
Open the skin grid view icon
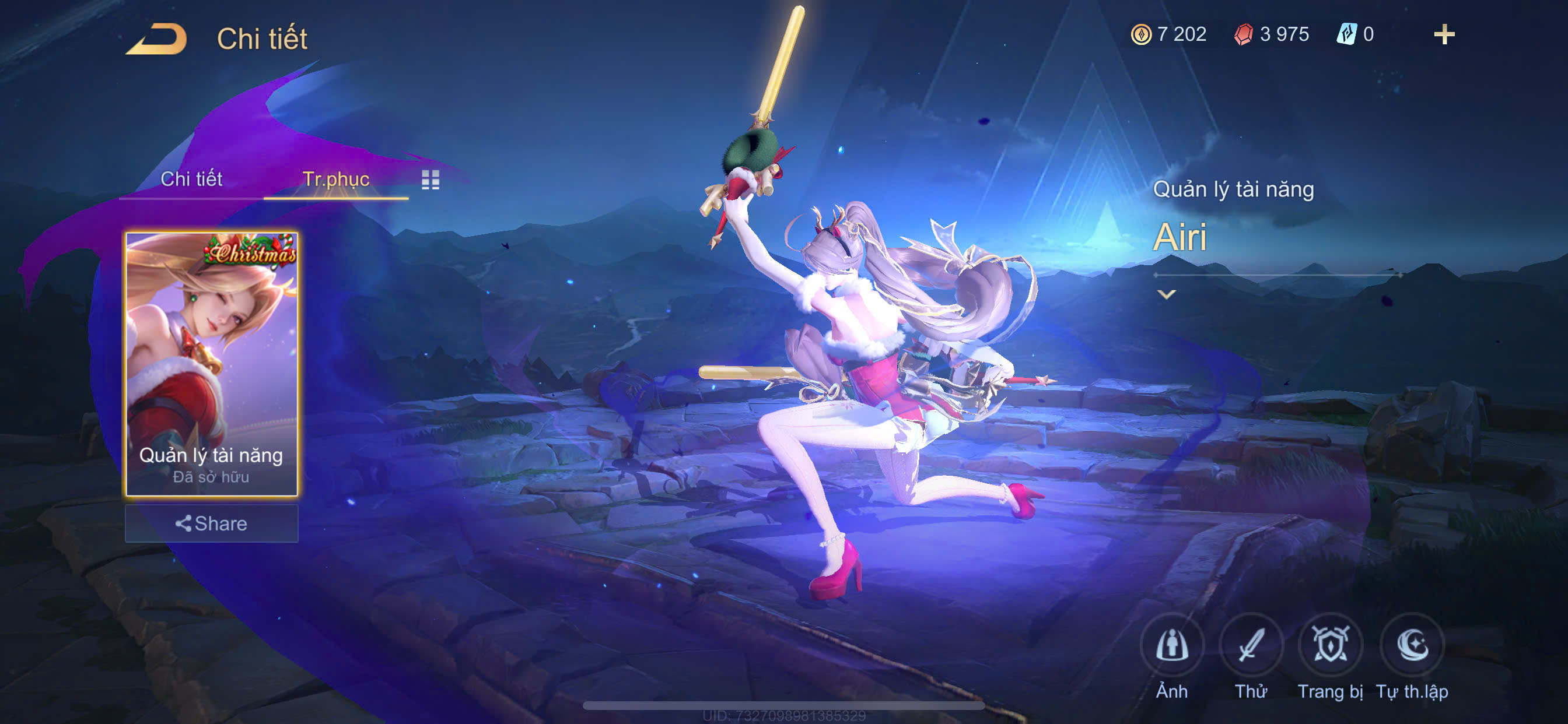point(430,180)
